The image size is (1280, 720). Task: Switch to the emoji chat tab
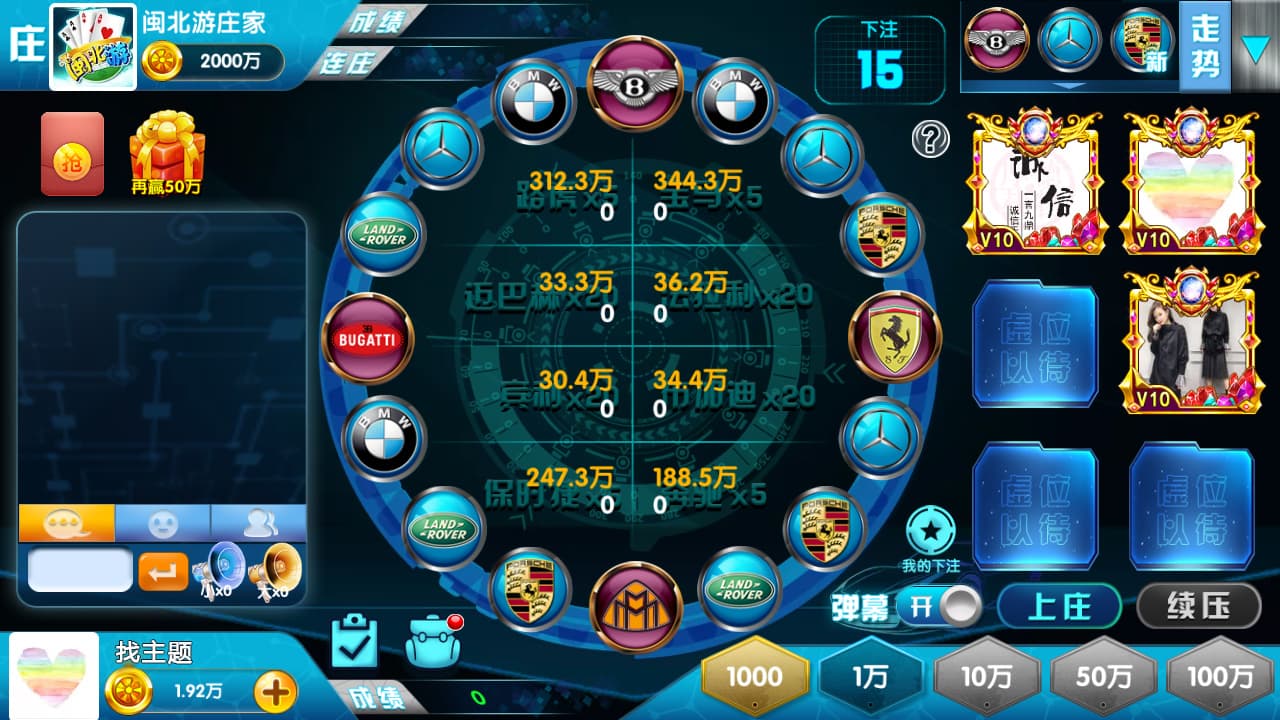click(x=162, y=523)
